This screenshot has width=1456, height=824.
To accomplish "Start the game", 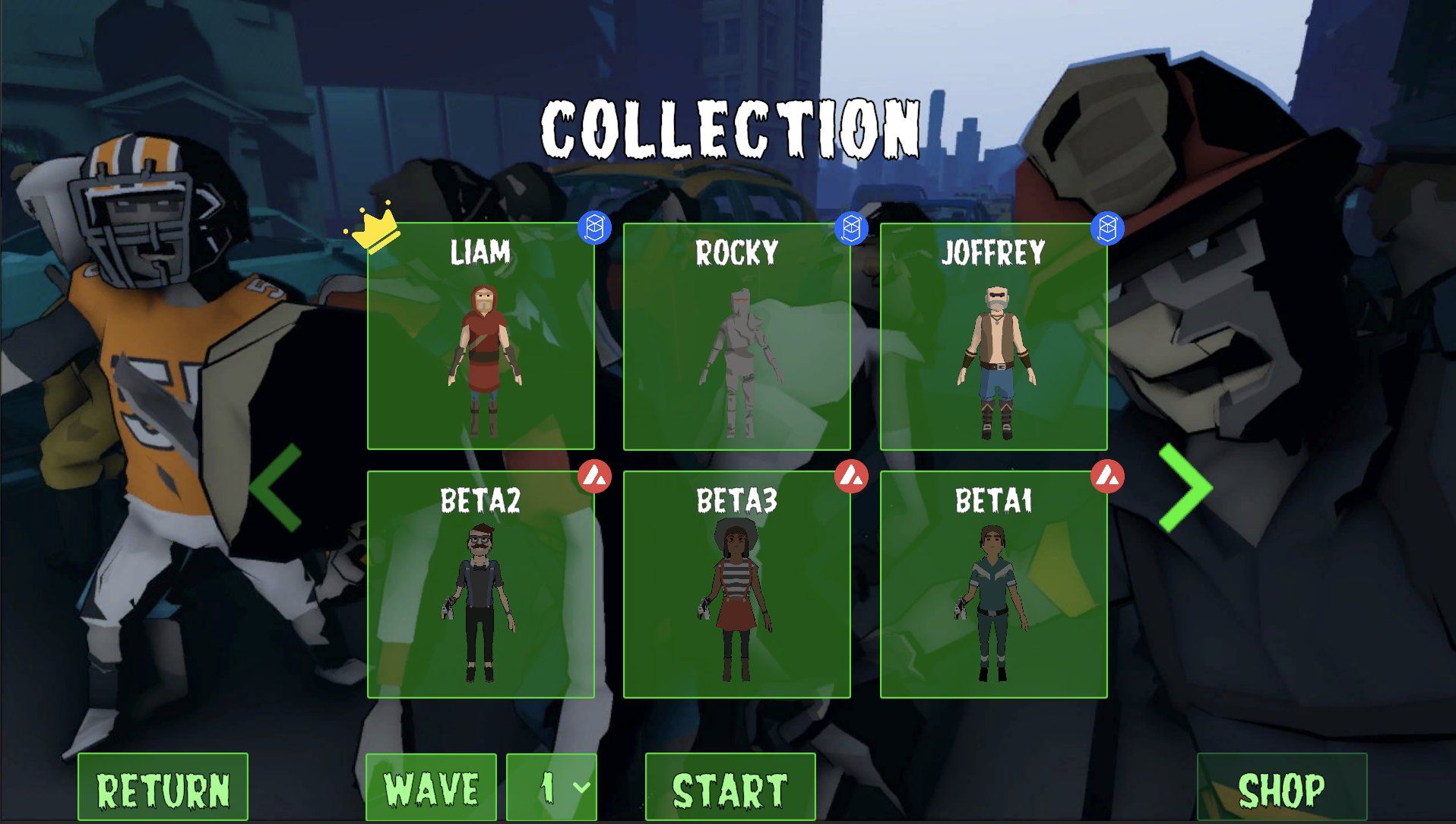I will [x=730, y=788].
